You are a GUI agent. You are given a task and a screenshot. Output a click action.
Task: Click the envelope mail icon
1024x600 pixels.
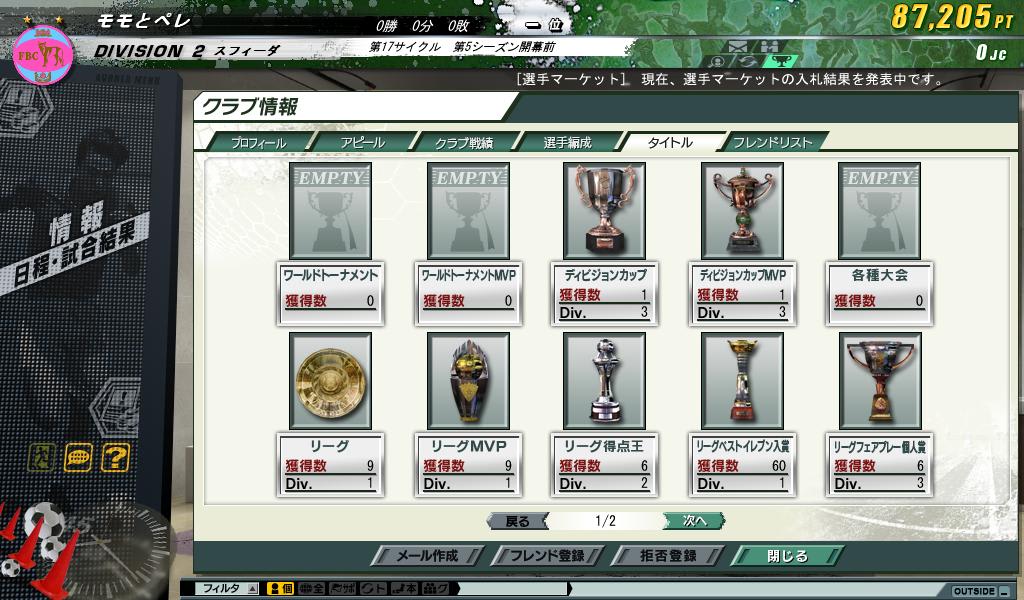739,46
